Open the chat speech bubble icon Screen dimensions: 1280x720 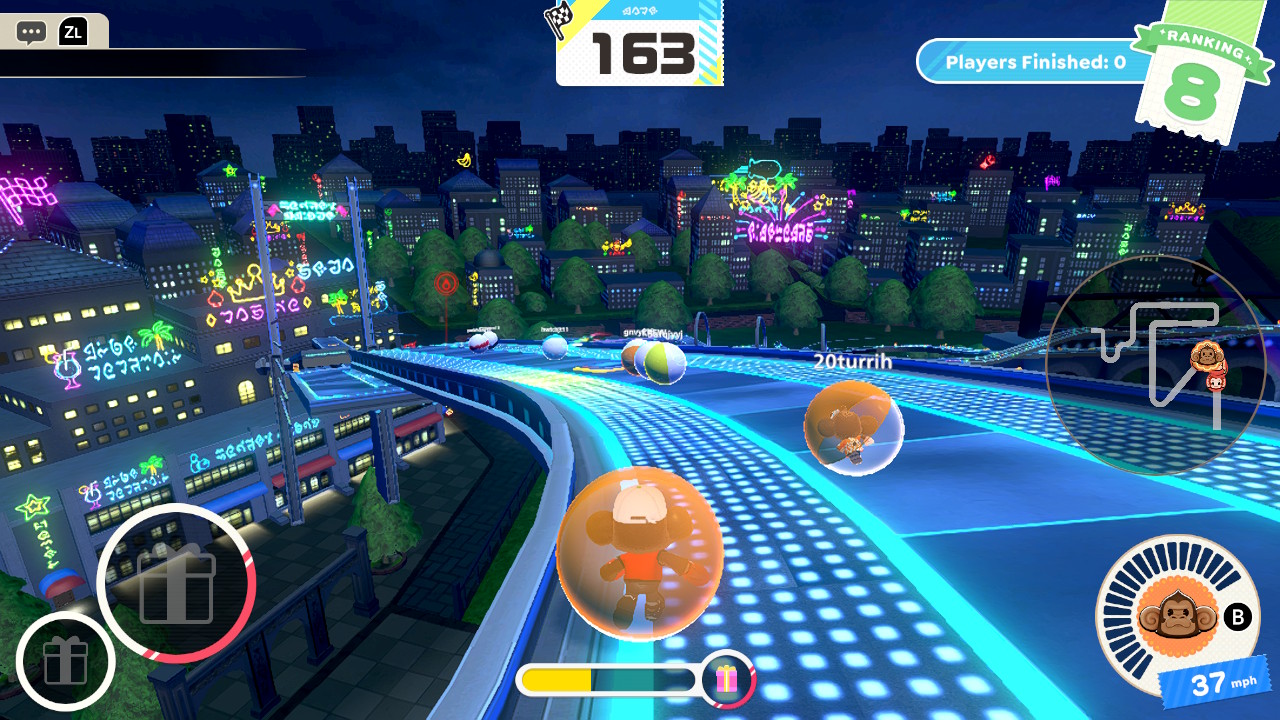click(x=32, y=32)
